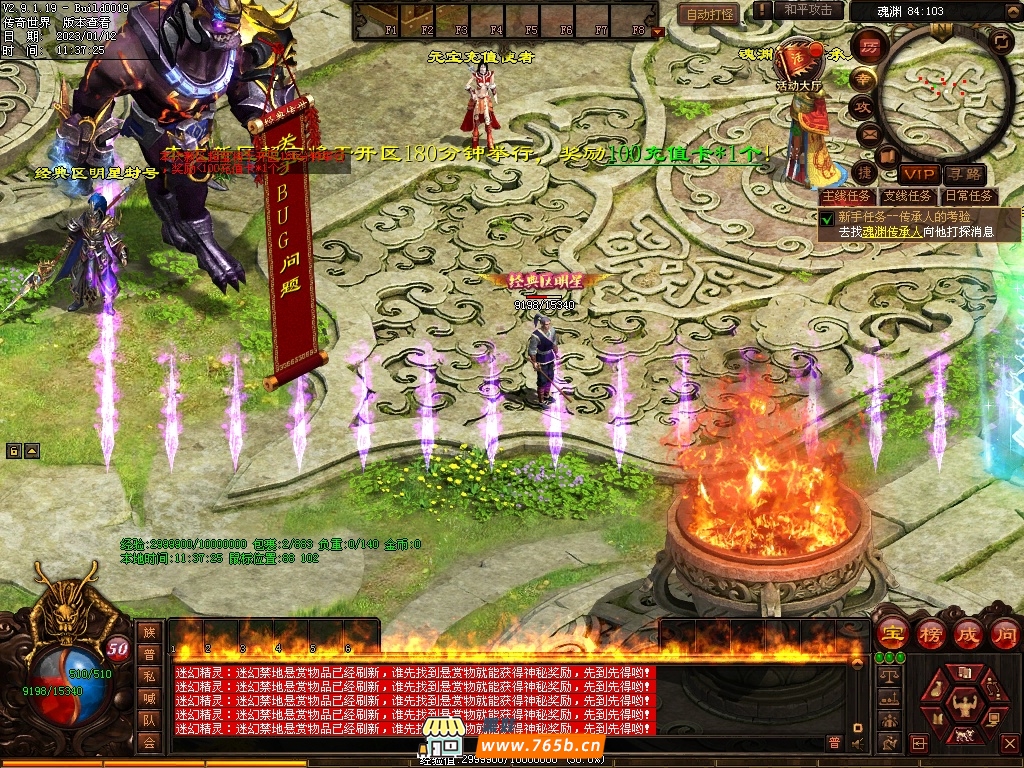Open the 宝 treasure shop button
Viewport: 1024px width, 768px height.
coord(891,633)
